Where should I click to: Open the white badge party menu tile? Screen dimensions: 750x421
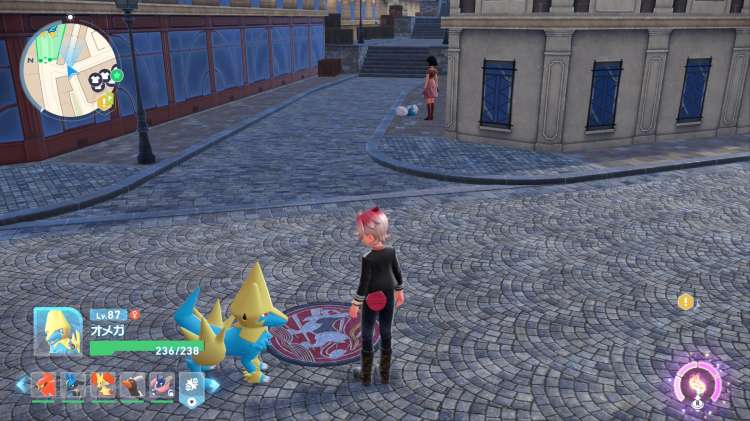coord(191,385)
